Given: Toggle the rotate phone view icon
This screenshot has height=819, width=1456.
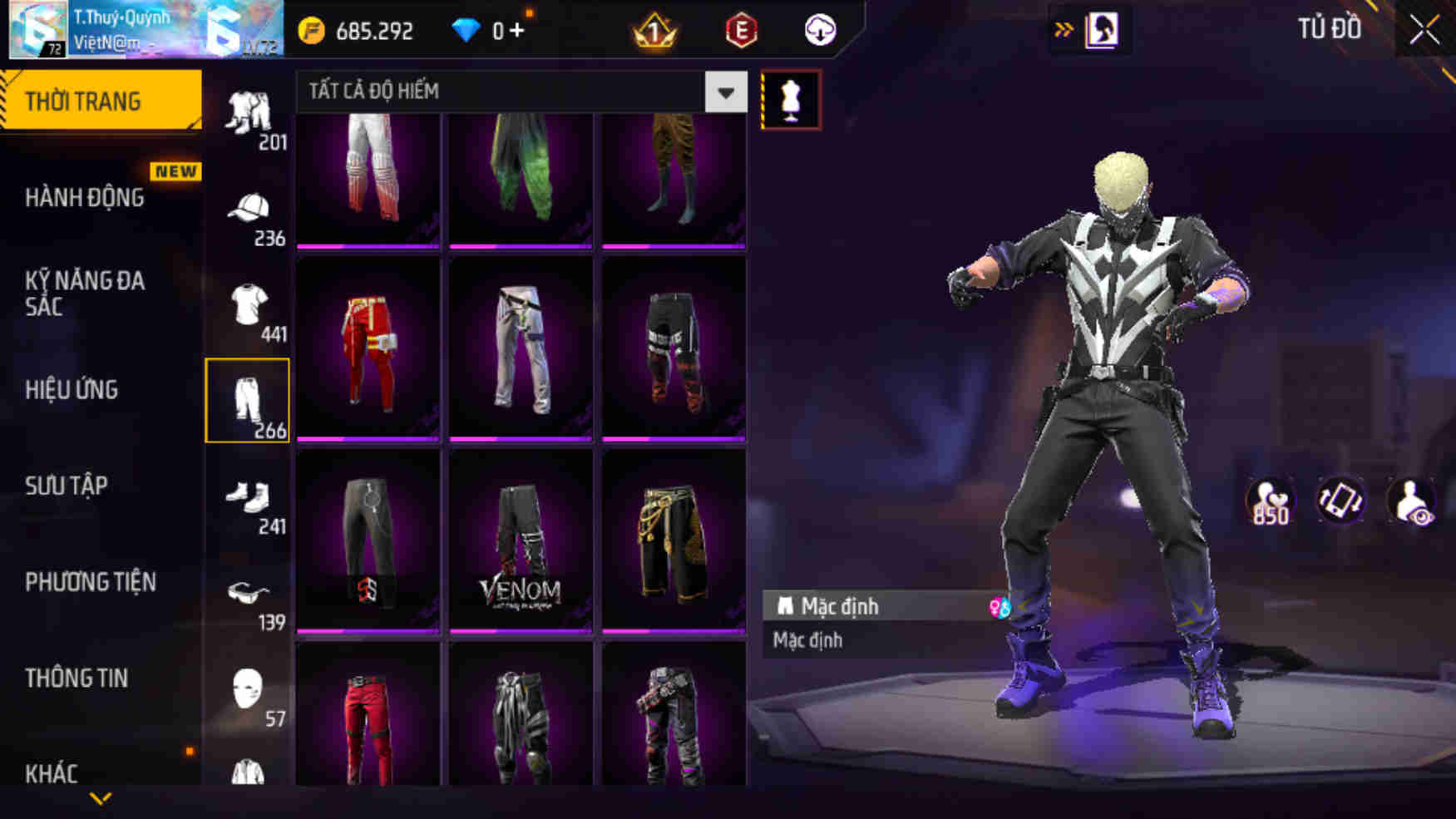Looking at the screenshot, I should (x=1341, y=501).
